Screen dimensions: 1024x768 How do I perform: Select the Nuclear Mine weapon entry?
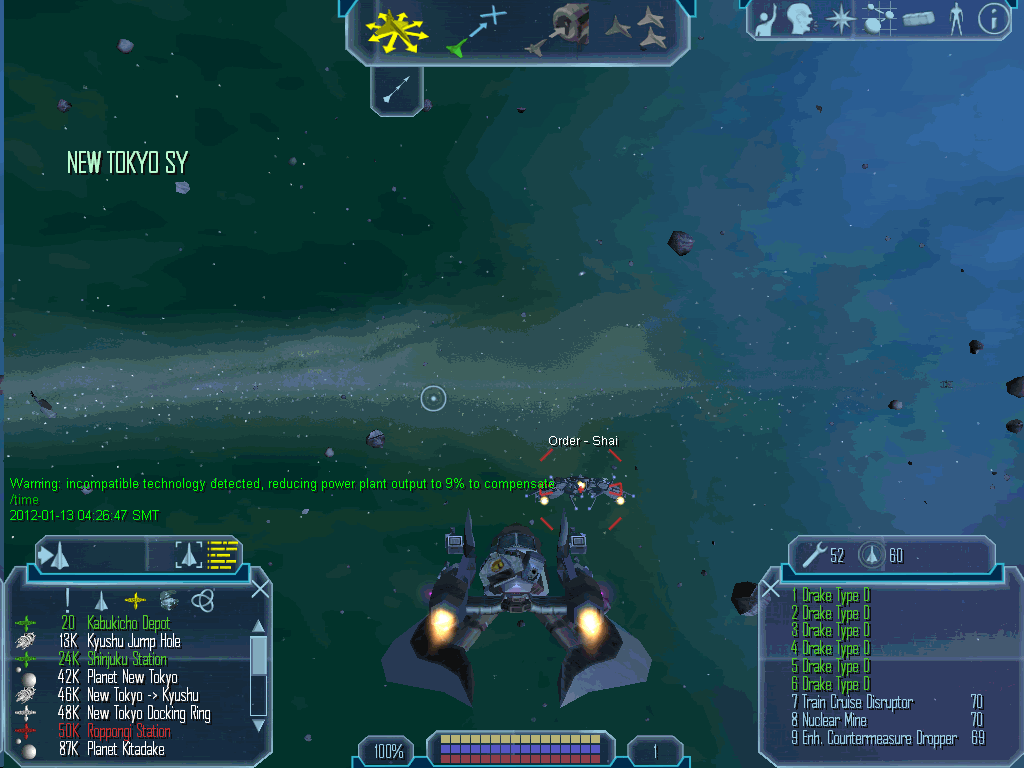[834, 720]
